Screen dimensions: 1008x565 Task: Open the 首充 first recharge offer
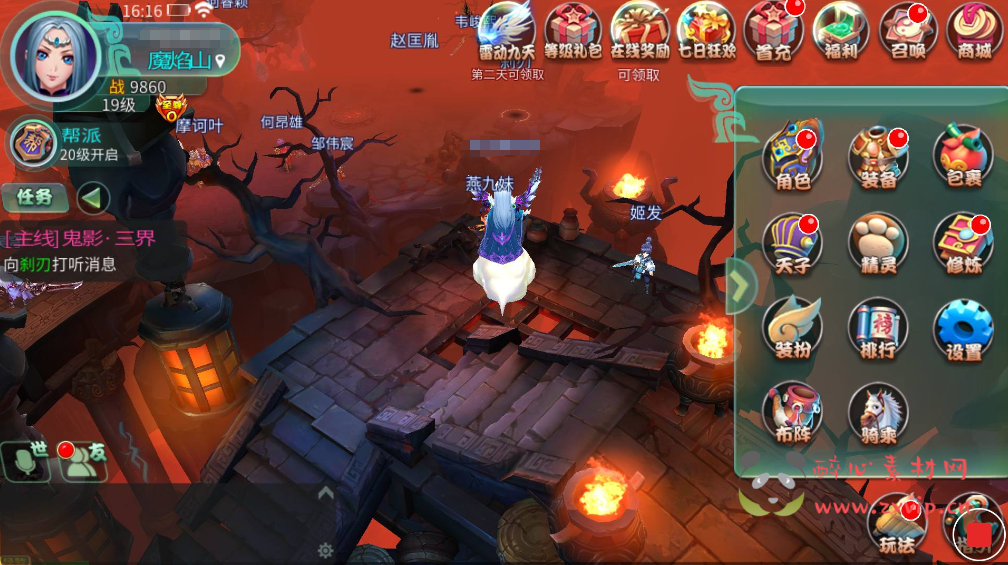(x=774, y=31)
